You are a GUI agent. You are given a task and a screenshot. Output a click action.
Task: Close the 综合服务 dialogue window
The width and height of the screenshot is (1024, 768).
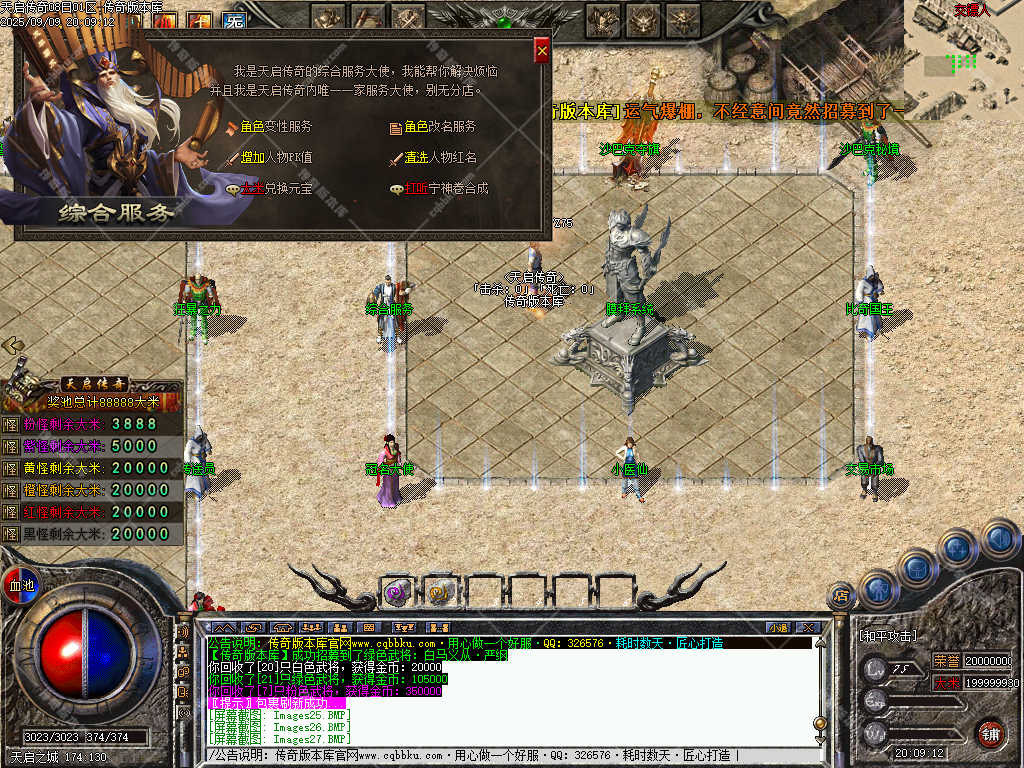point(542,50)
